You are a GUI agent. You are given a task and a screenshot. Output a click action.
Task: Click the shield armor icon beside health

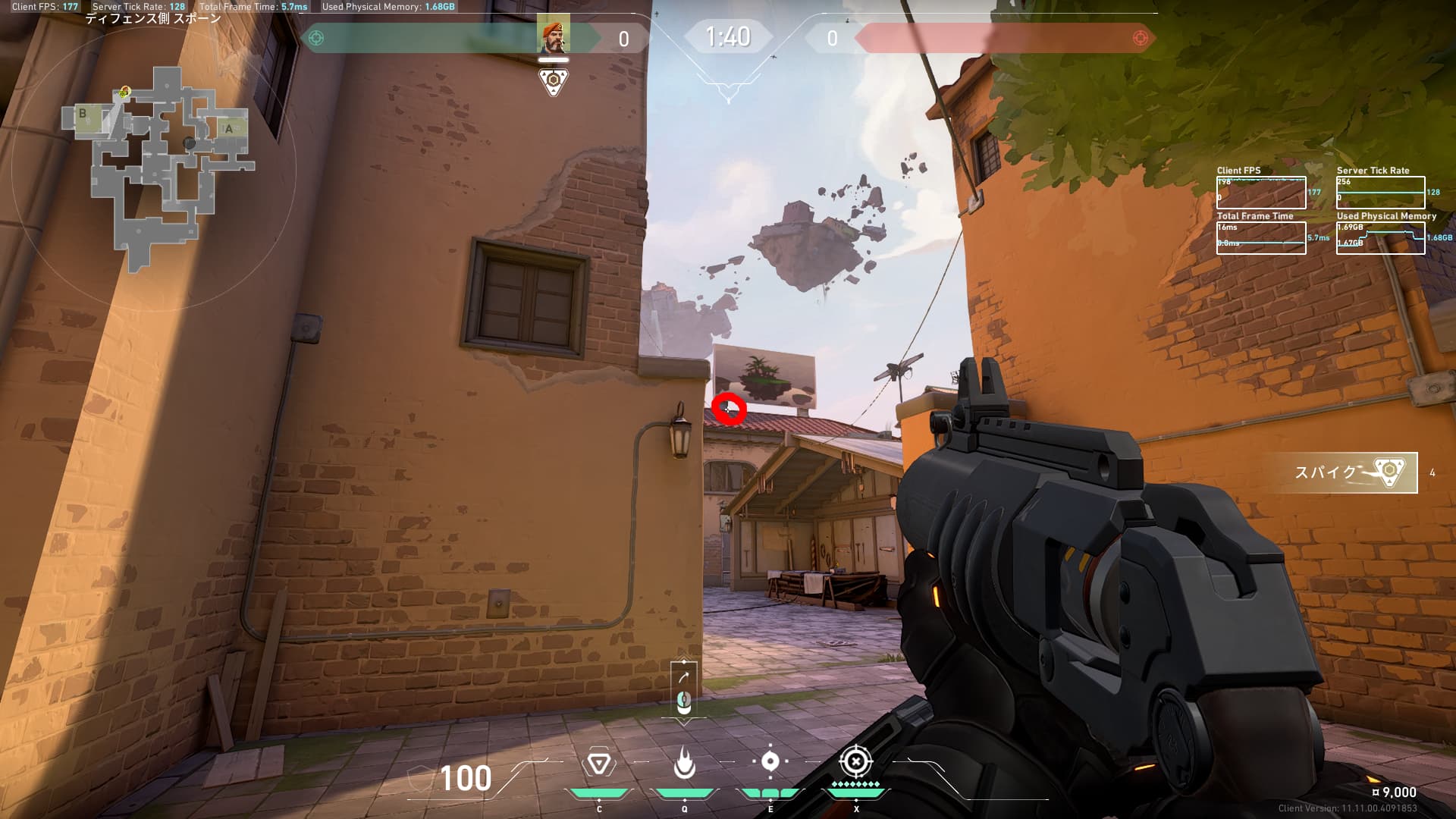pyautogui.click(x=419, y=778)
